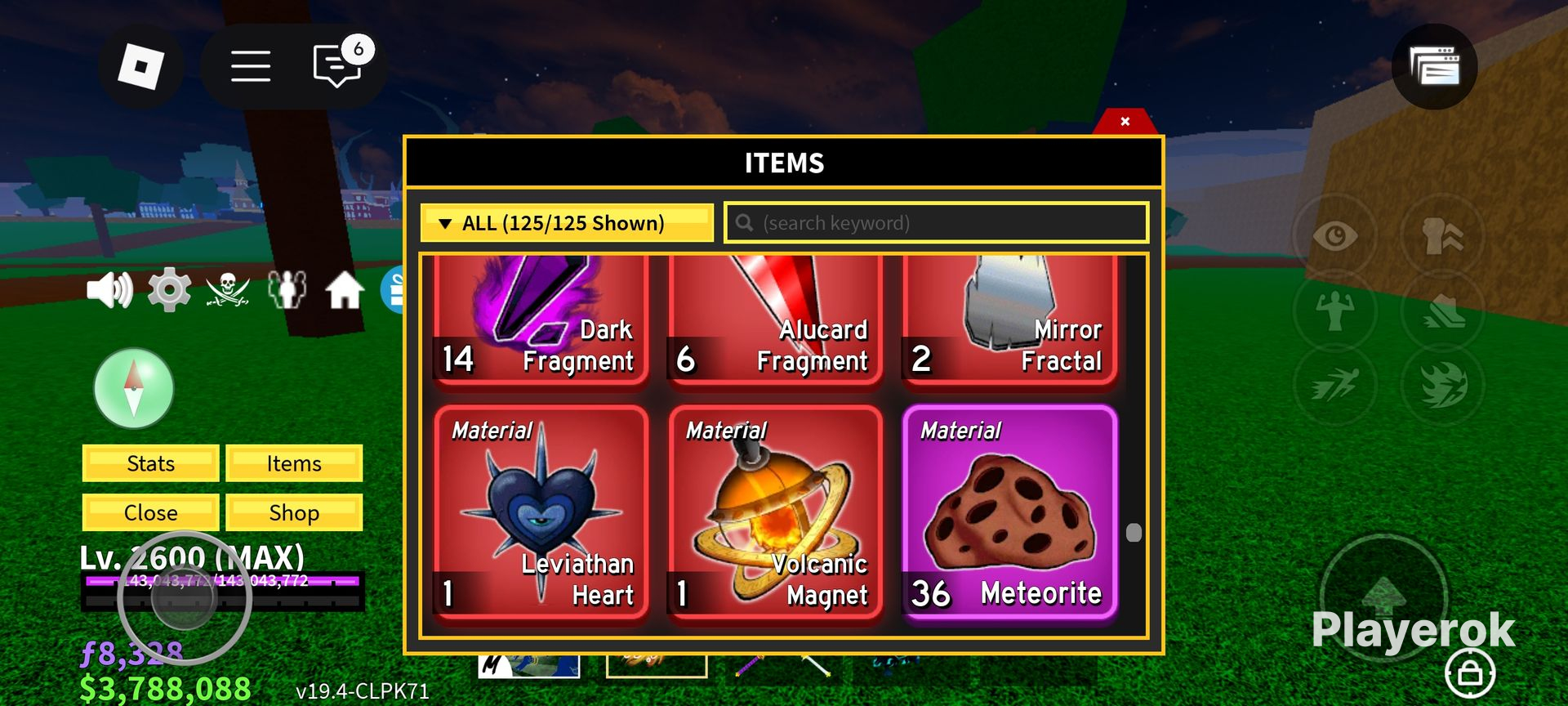This screenshot has width=1568, height=706.
Task: Open the Stats panel
Action: pyautogui.click(x=151, y=463)
